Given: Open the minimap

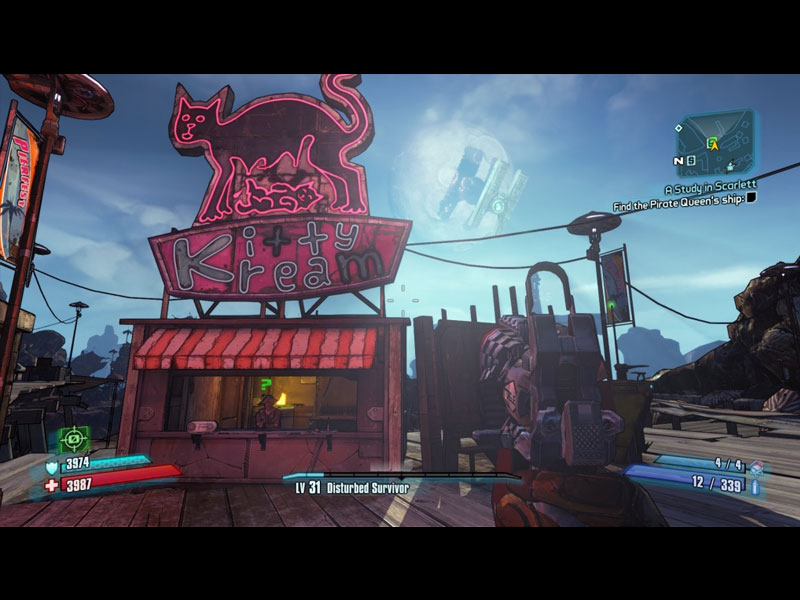Looking at the screenshot, I should pyautogui.click(x=717, y=141).
